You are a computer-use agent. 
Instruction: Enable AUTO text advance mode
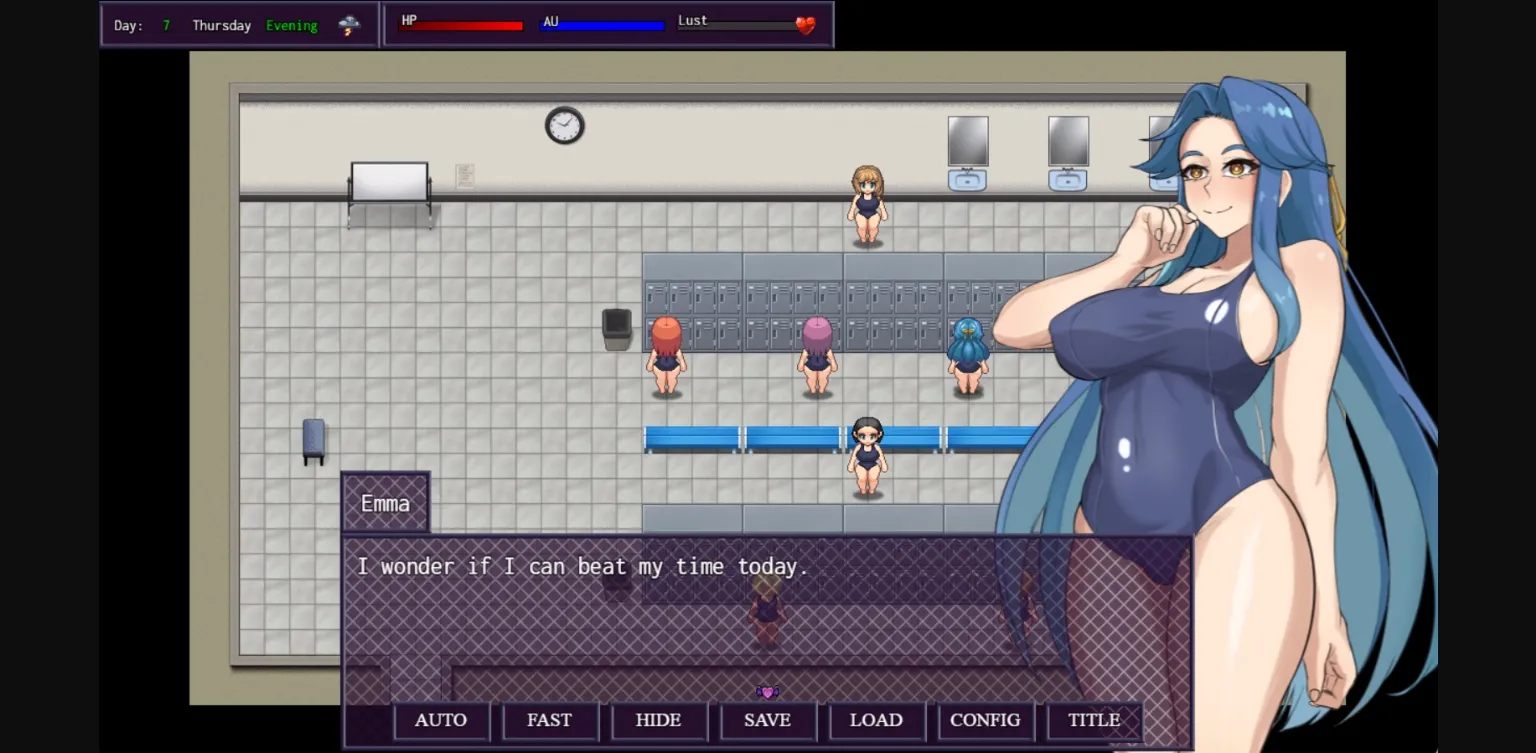click(x=441, y=720)
